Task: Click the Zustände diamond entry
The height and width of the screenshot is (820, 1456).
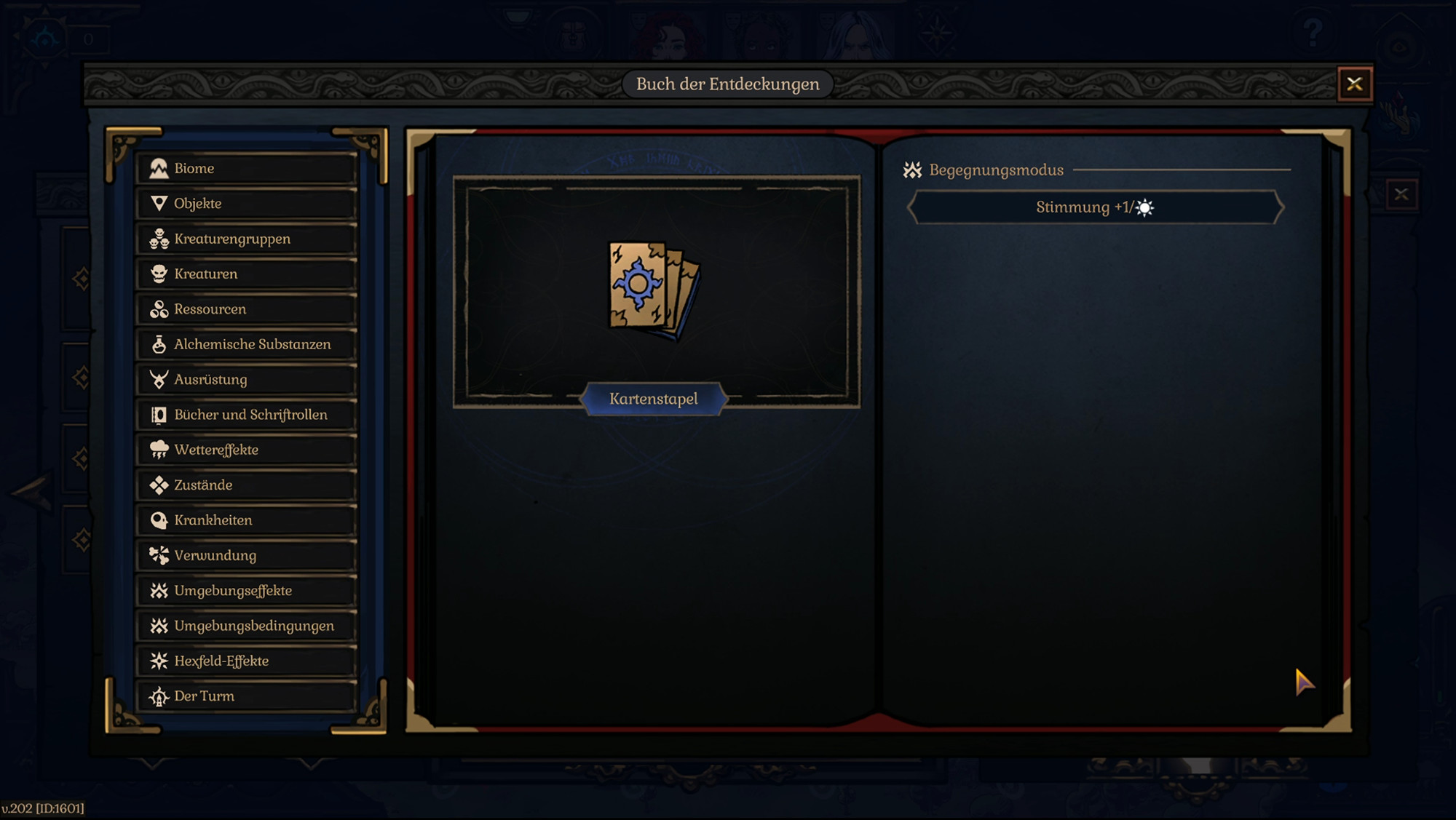Action: (203, 485)
